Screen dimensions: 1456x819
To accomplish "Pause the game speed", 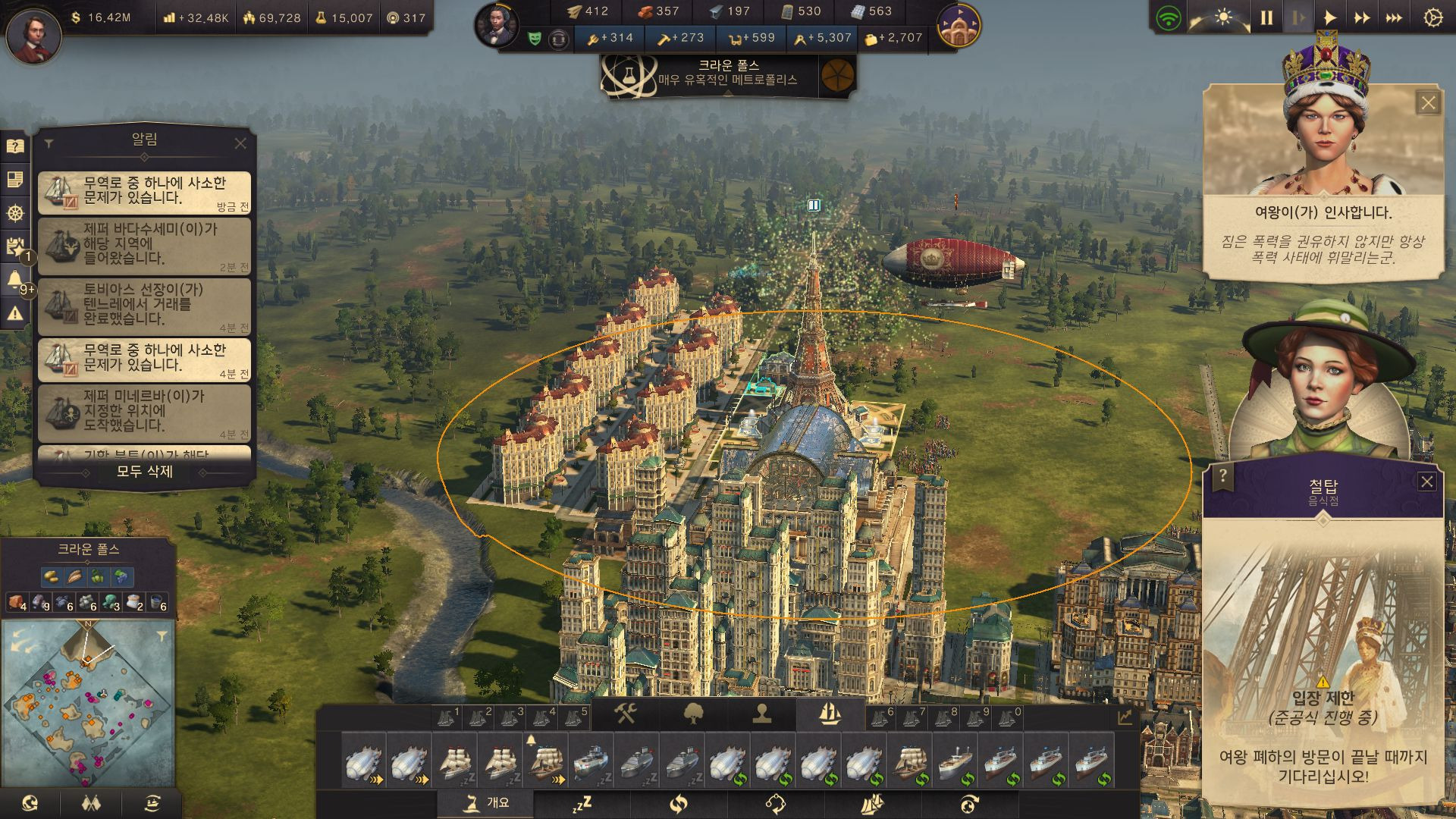I will click(1266, 17).
